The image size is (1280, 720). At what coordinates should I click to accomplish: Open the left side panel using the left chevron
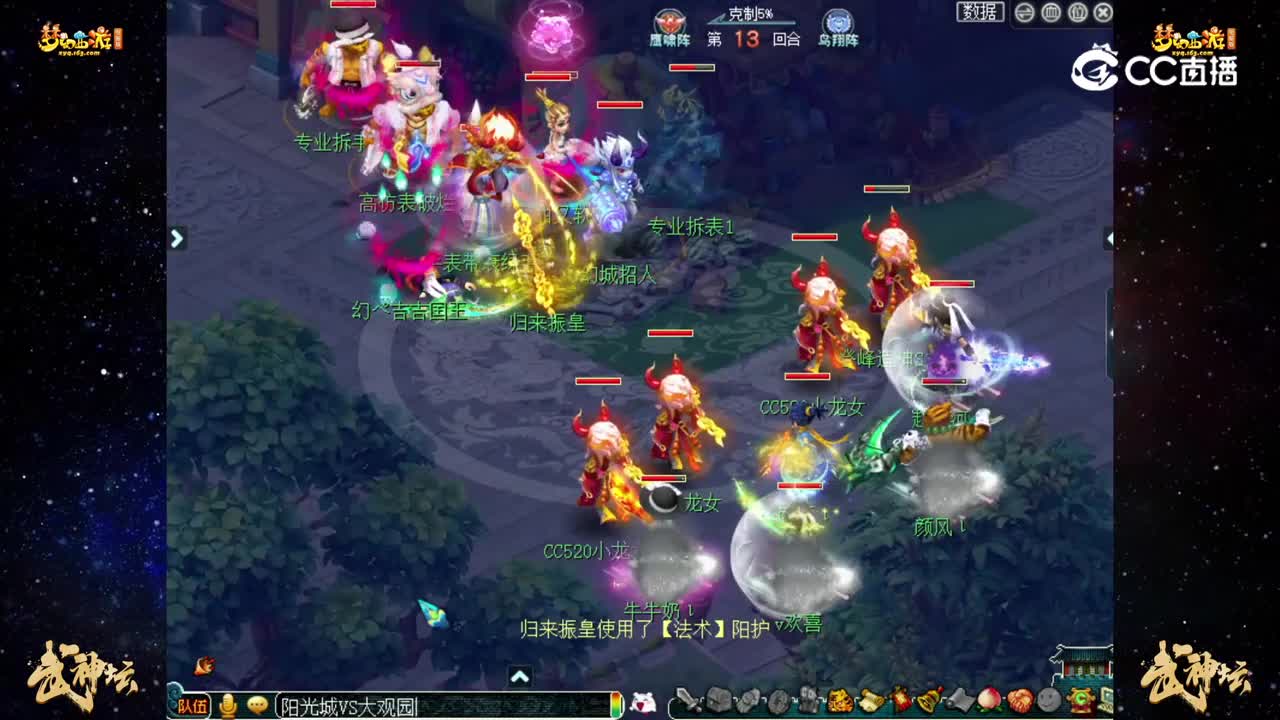tap(177, 239)
